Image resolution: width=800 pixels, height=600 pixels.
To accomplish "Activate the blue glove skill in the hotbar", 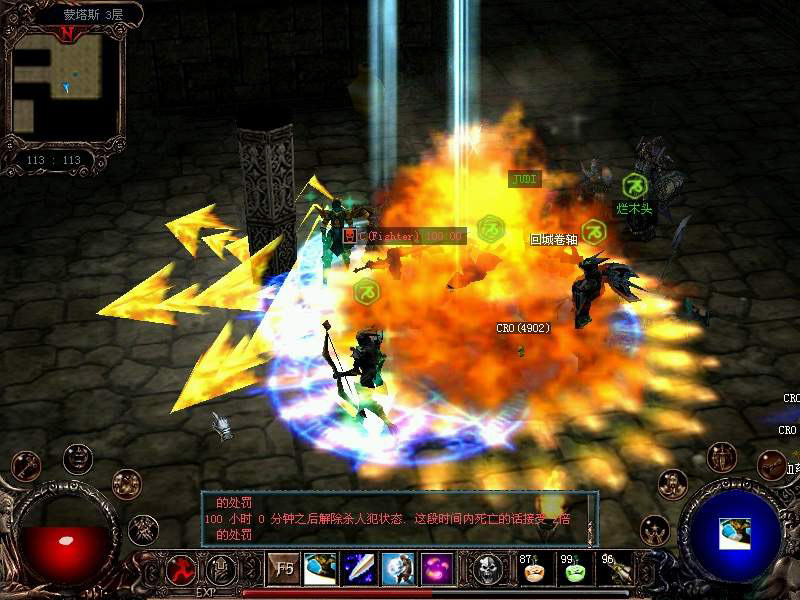I will [320, 569].
